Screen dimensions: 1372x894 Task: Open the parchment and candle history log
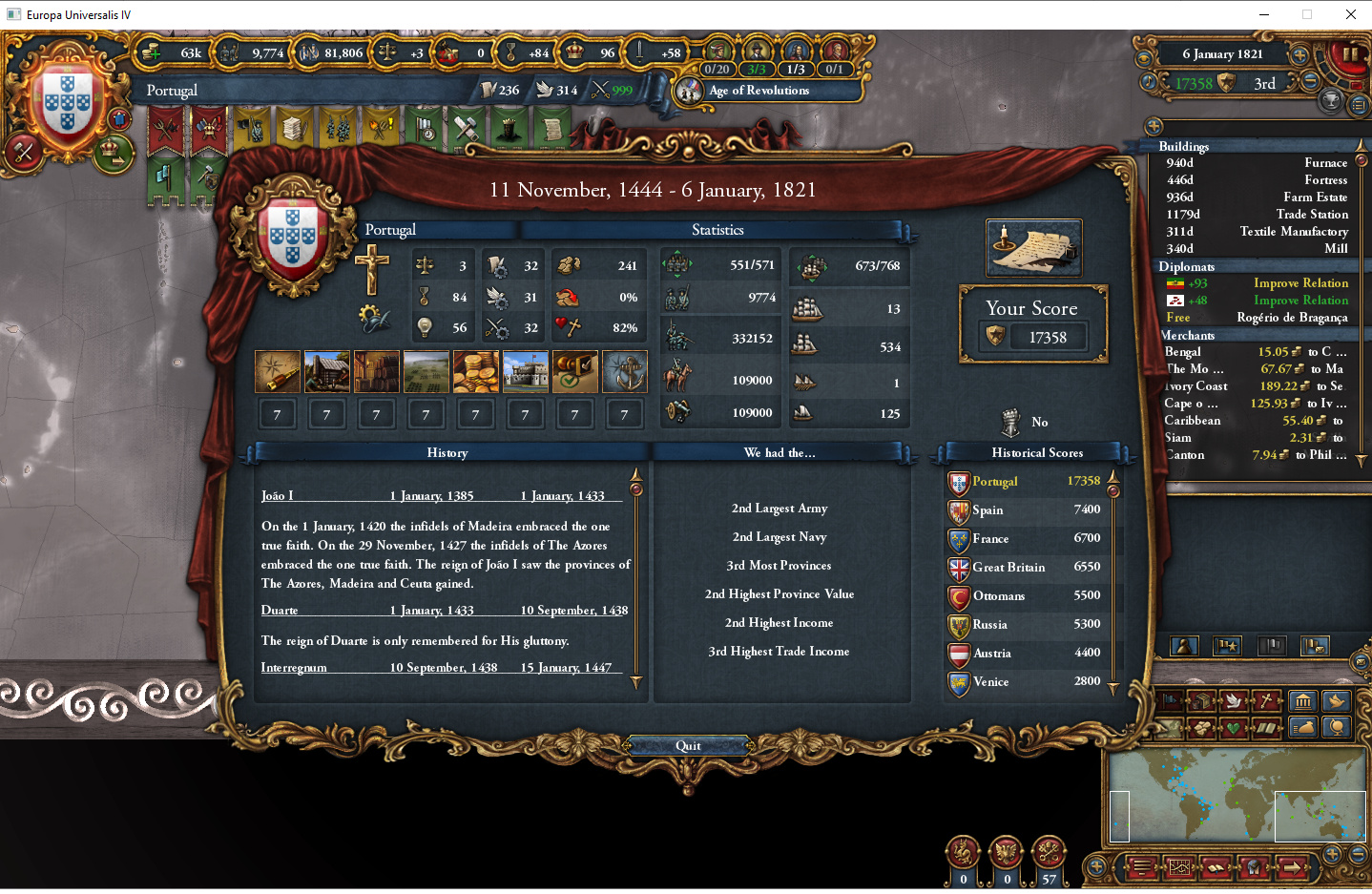point(1034,248)
